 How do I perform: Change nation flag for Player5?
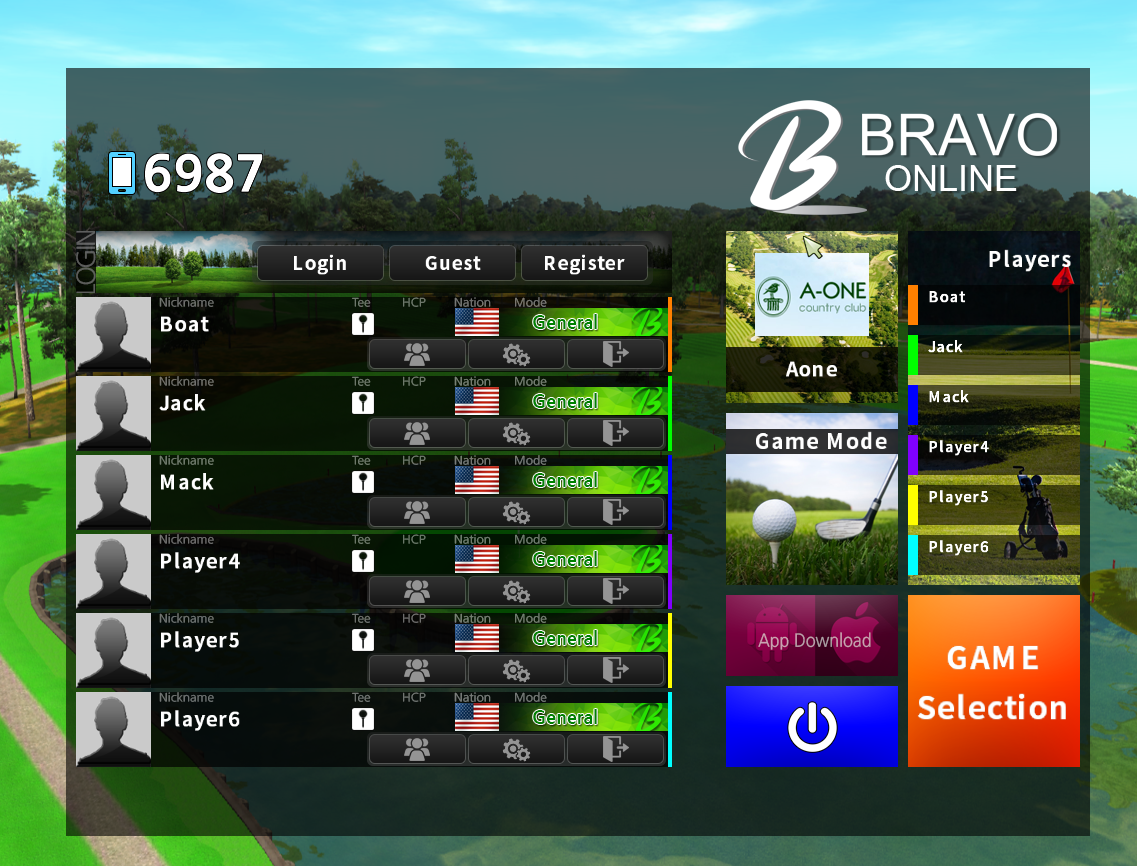476,639
